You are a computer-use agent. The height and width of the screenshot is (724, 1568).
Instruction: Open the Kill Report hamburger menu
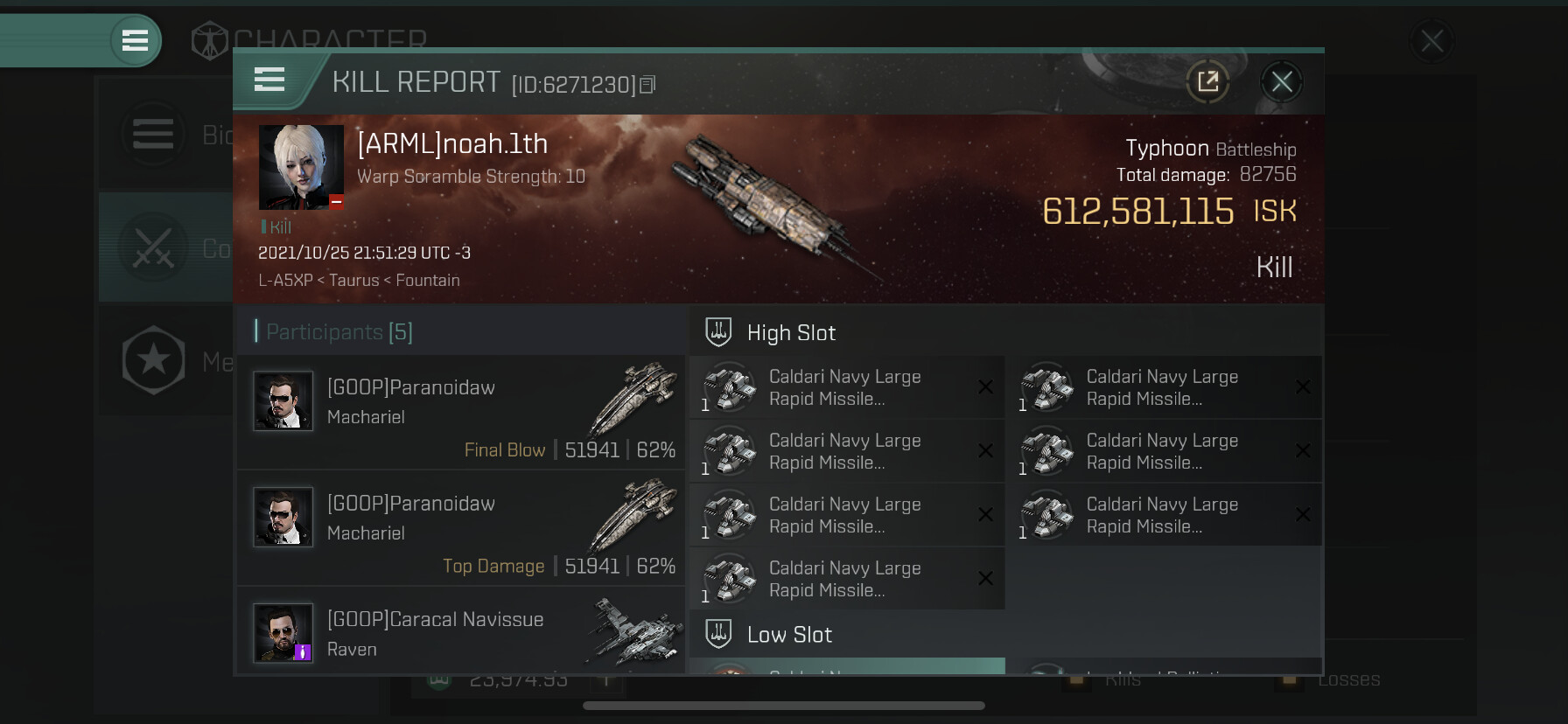(x=269, y=80)
